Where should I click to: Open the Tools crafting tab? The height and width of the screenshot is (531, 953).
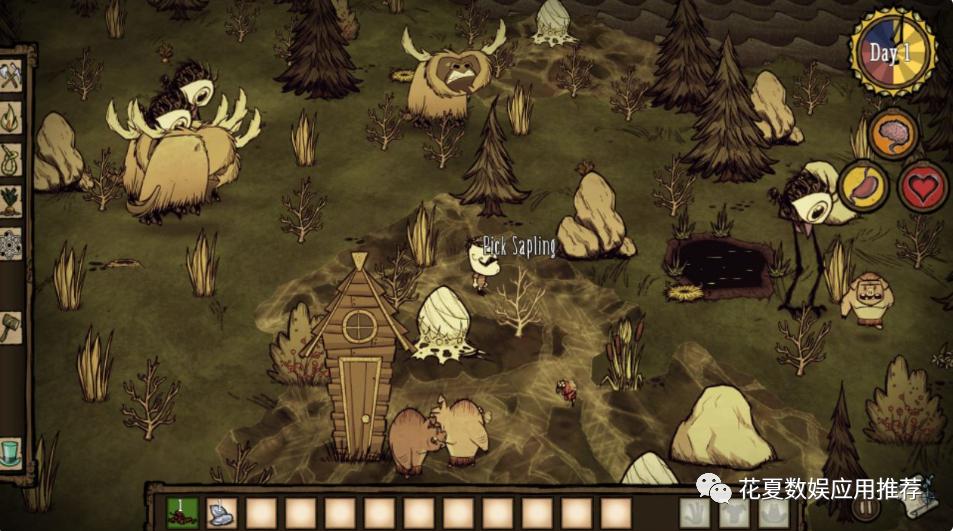coord(11,76)
